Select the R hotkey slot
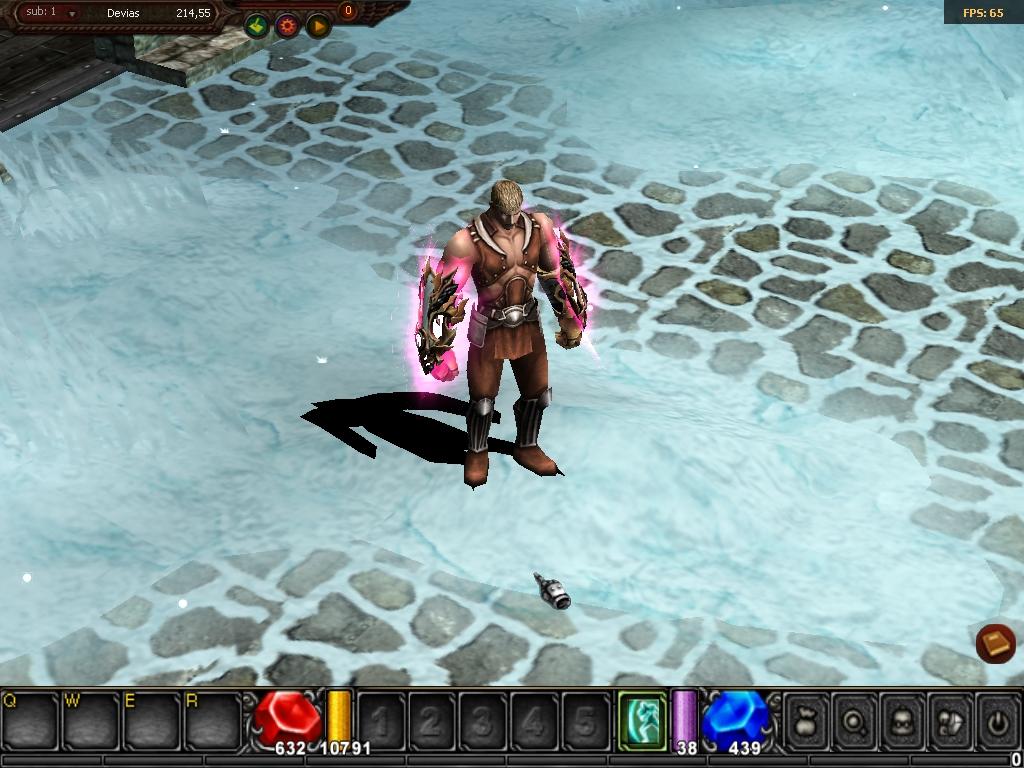The image size is (1024, 768). coord(213,720)
